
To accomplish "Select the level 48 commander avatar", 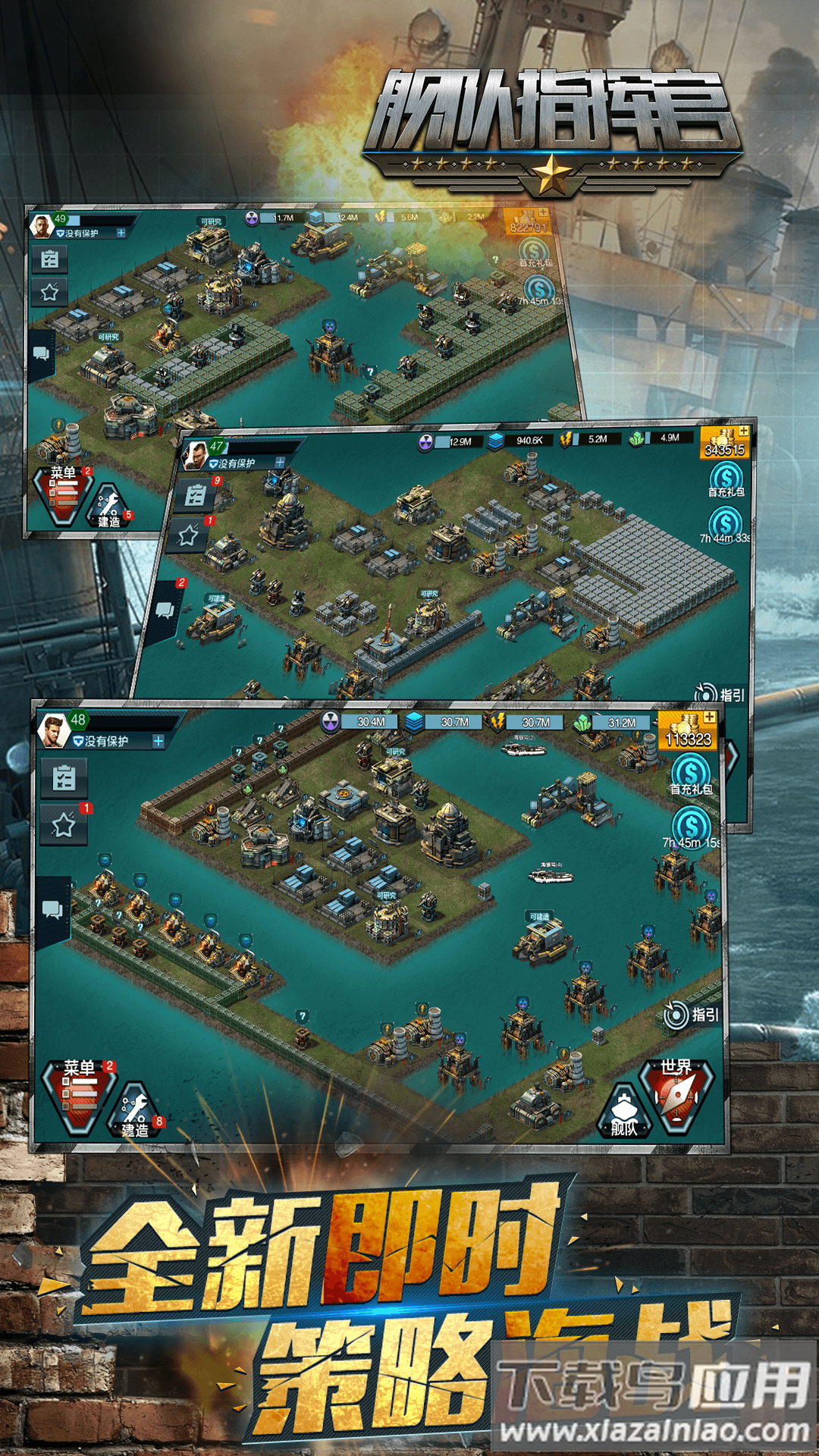I will 53,730.
